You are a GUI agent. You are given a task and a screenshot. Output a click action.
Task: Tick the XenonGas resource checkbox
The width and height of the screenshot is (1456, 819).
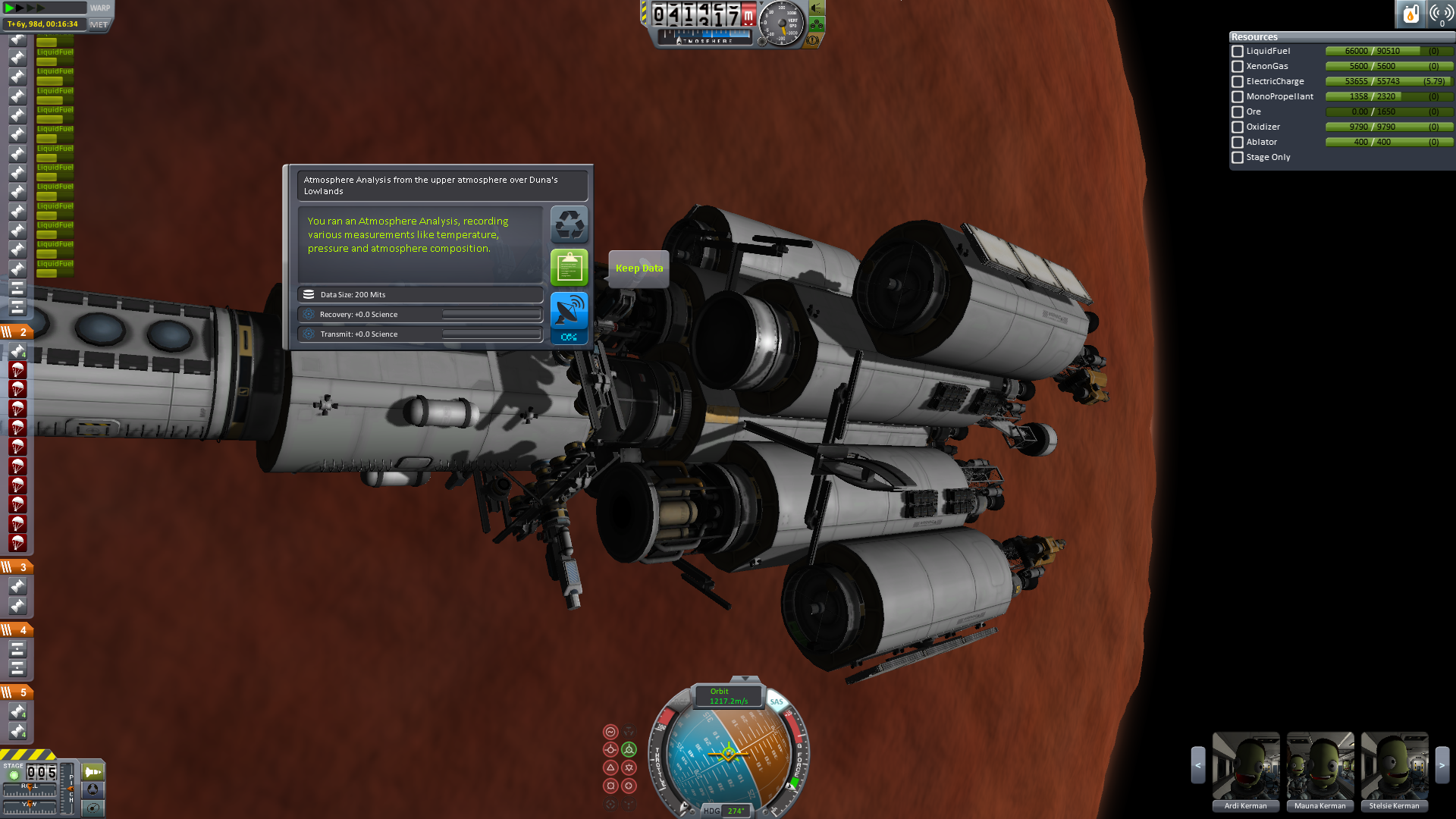(x=1238, y=67)
